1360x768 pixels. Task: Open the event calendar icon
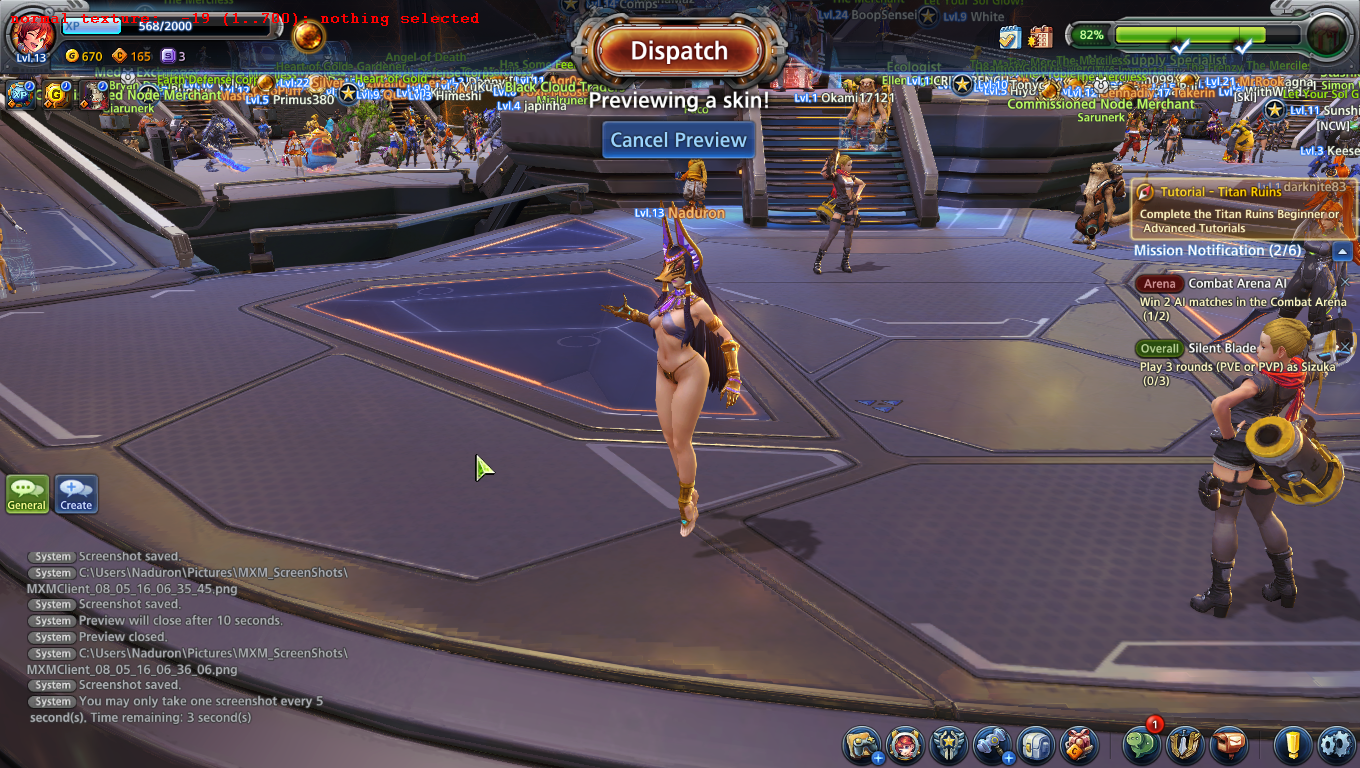(x=1040, y=37)
